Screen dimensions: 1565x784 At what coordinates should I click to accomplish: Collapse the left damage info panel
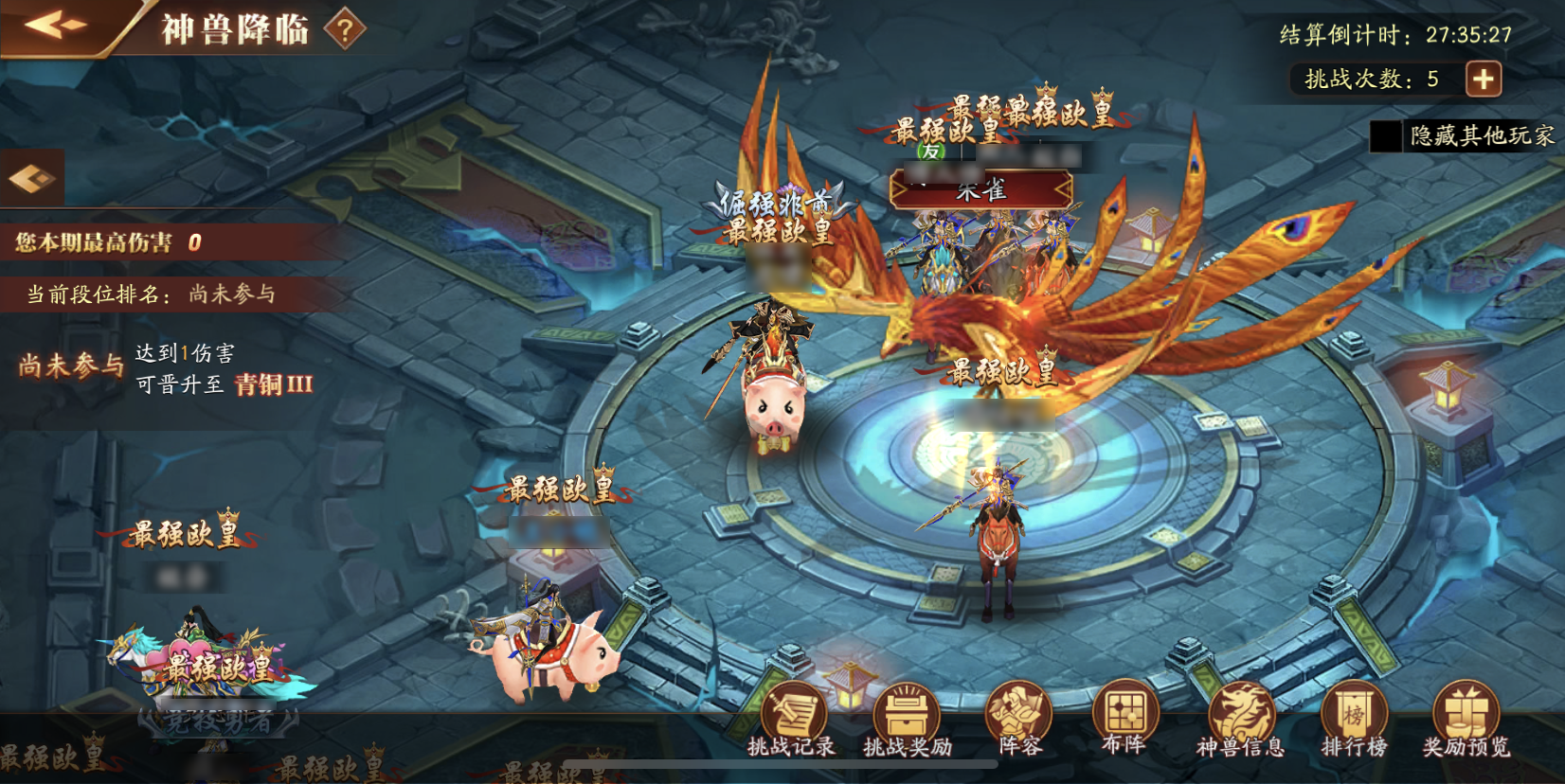pyautogui.click(x=32, y=178)
